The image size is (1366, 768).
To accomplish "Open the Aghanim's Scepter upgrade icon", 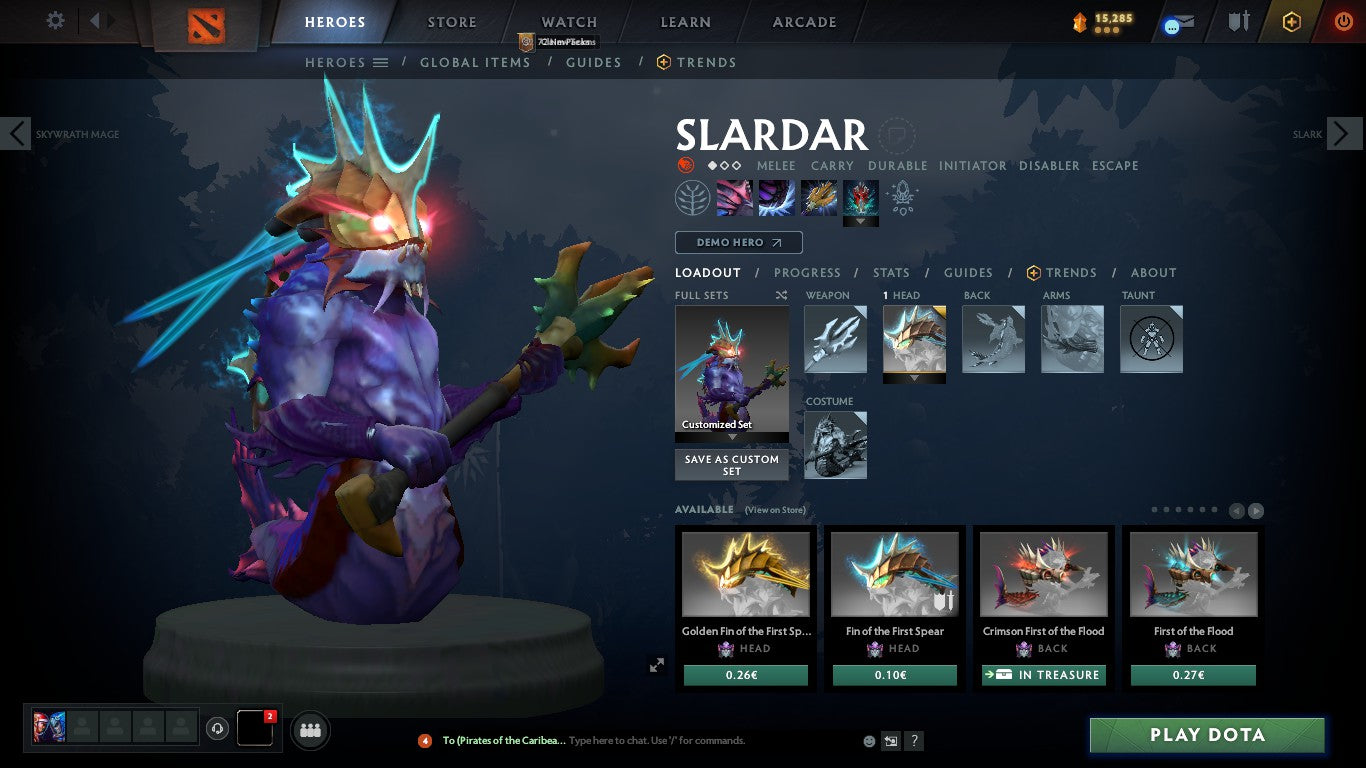I will click(902, 197).
